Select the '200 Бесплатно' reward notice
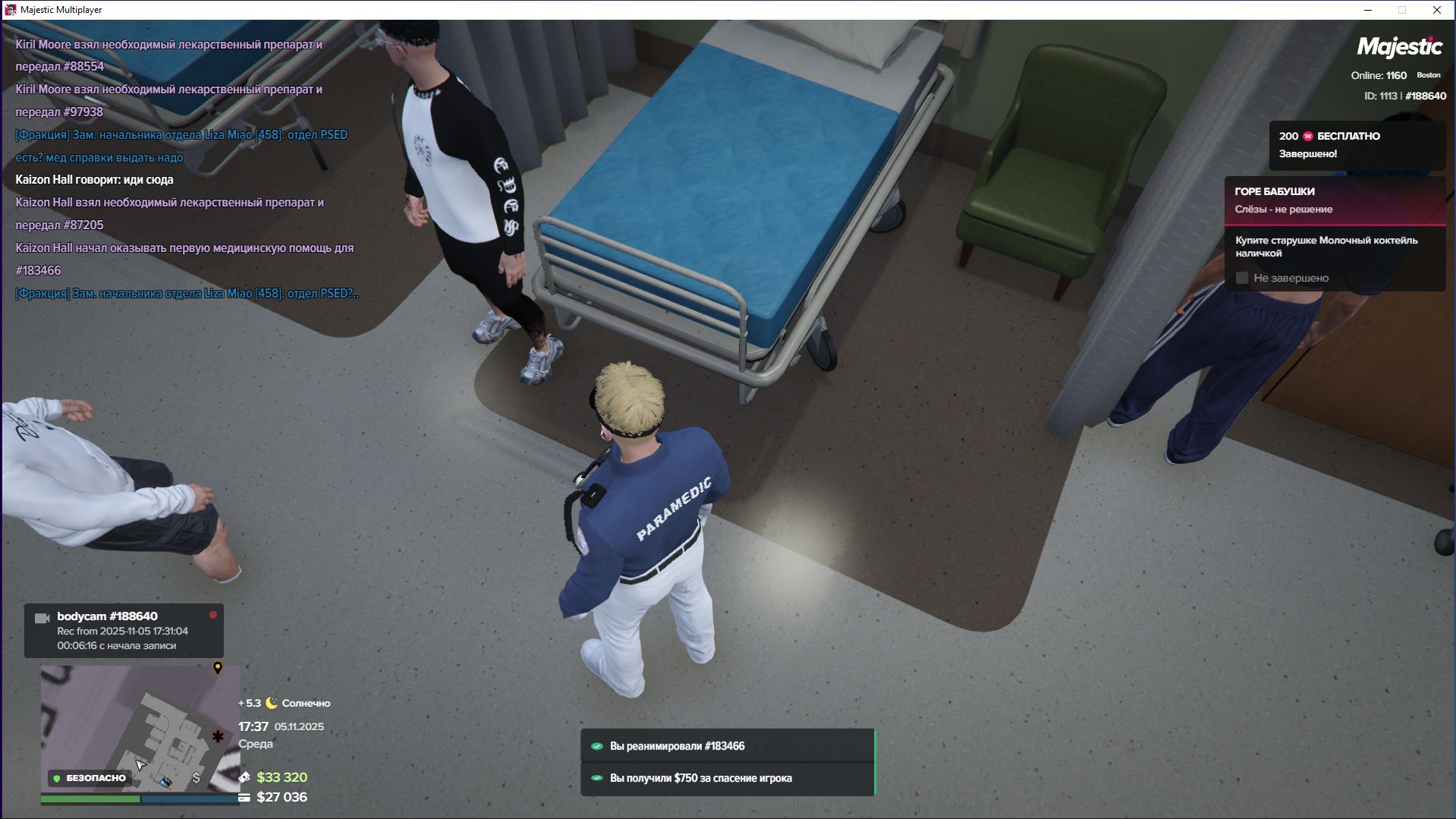Image resolution: width=1456 pixels, height=819 pixels. tap(1356, 145)
